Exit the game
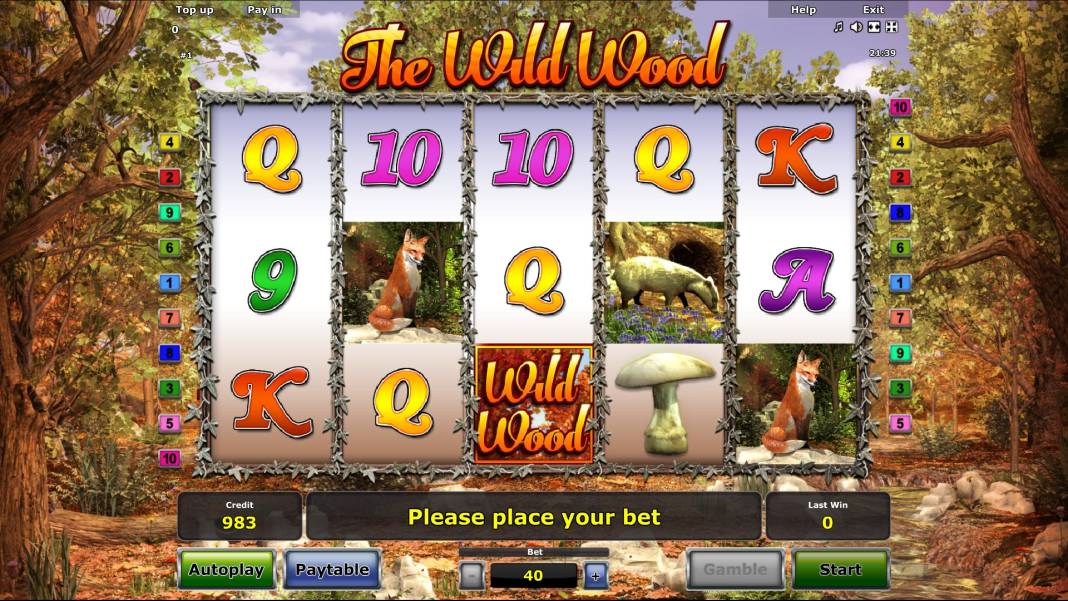 tap(873, 9)
